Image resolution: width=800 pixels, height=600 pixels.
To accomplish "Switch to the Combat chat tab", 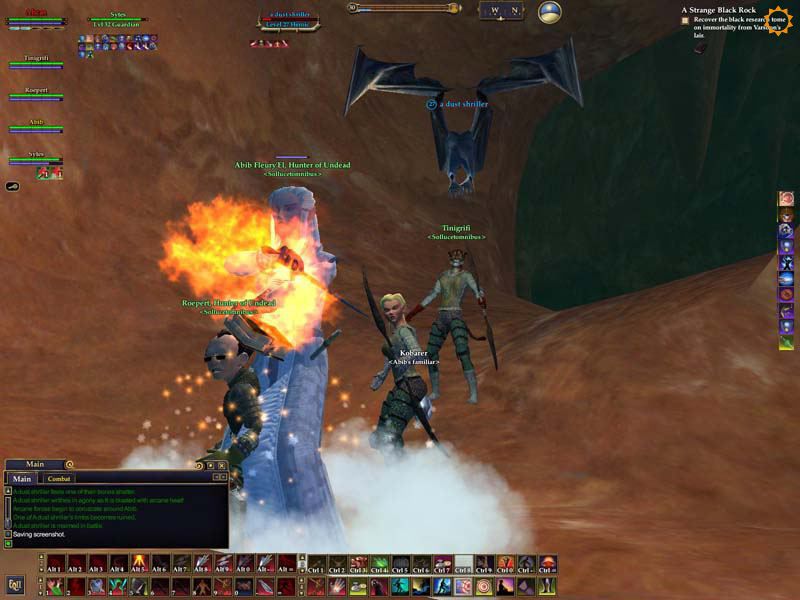I will click(x=60, y=479).
